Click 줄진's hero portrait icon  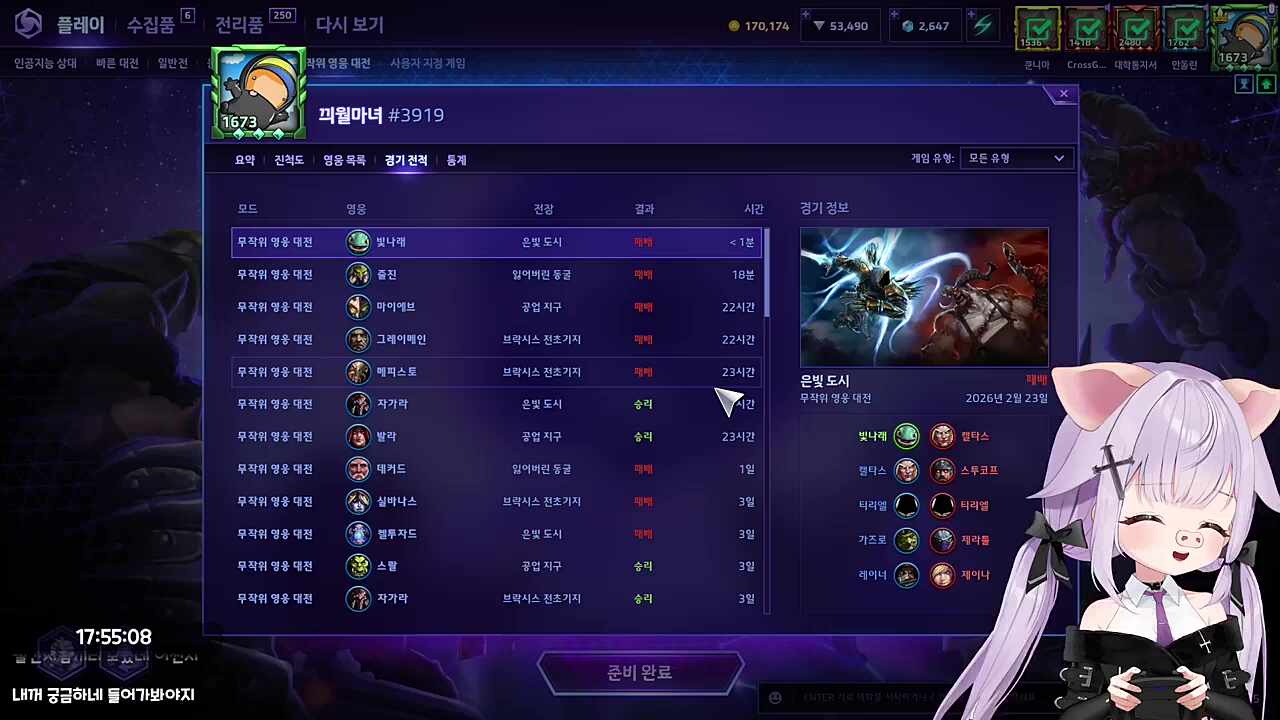(x=358, y=274)
